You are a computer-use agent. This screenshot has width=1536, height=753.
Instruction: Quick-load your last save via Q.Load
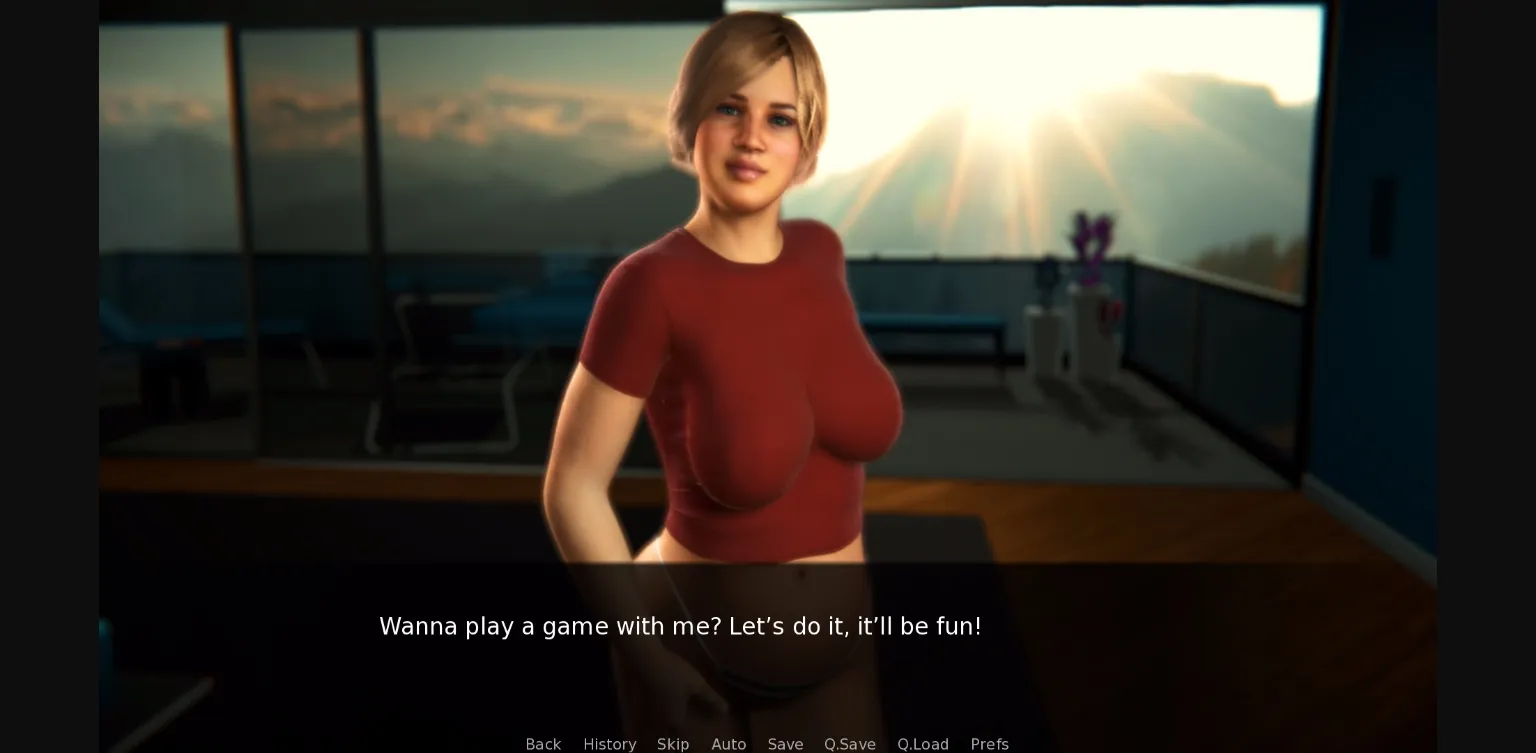tap(922, 744)
